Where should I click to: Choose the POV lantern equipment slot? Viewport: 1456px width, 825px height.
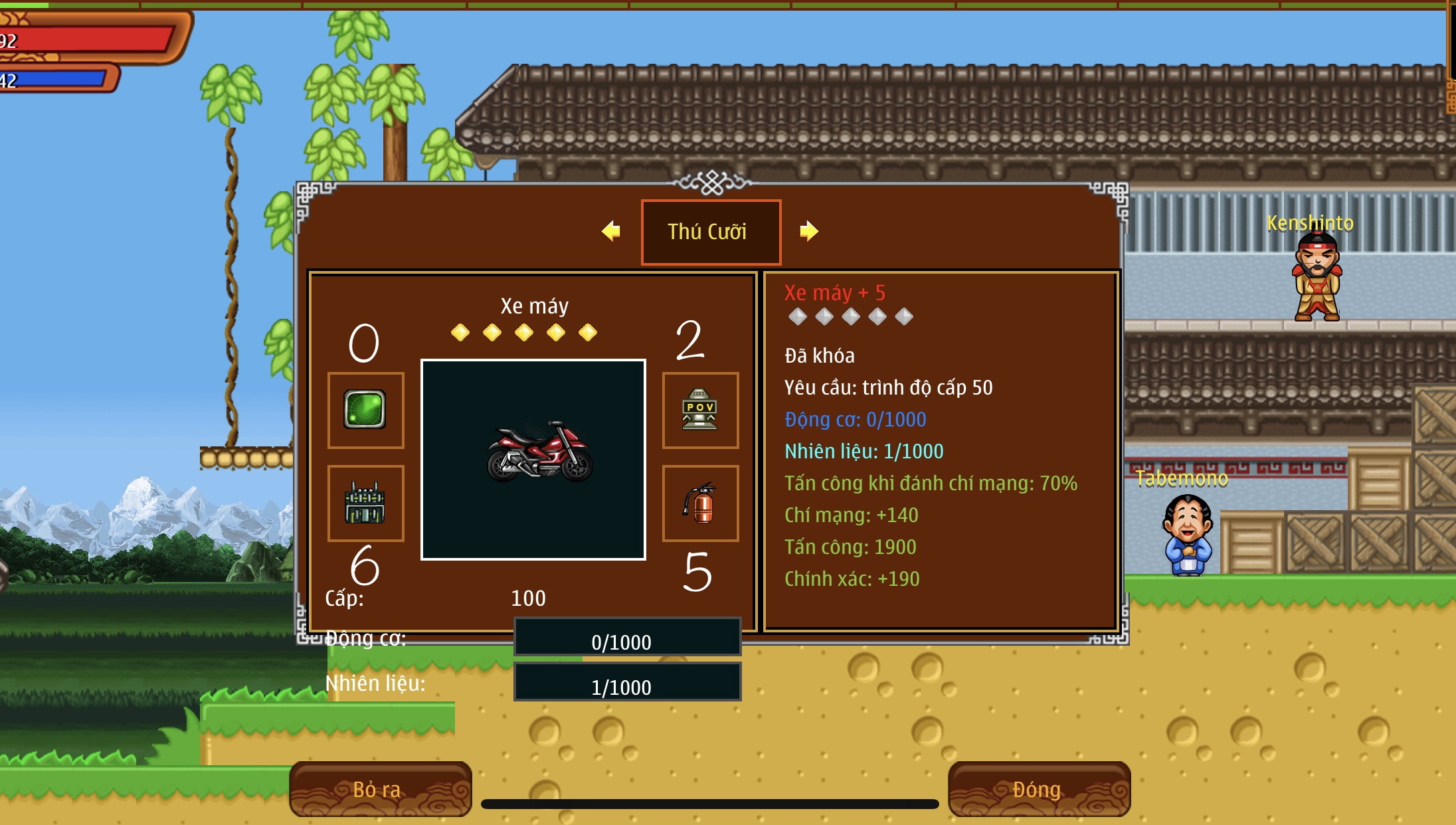click(700, 410)
